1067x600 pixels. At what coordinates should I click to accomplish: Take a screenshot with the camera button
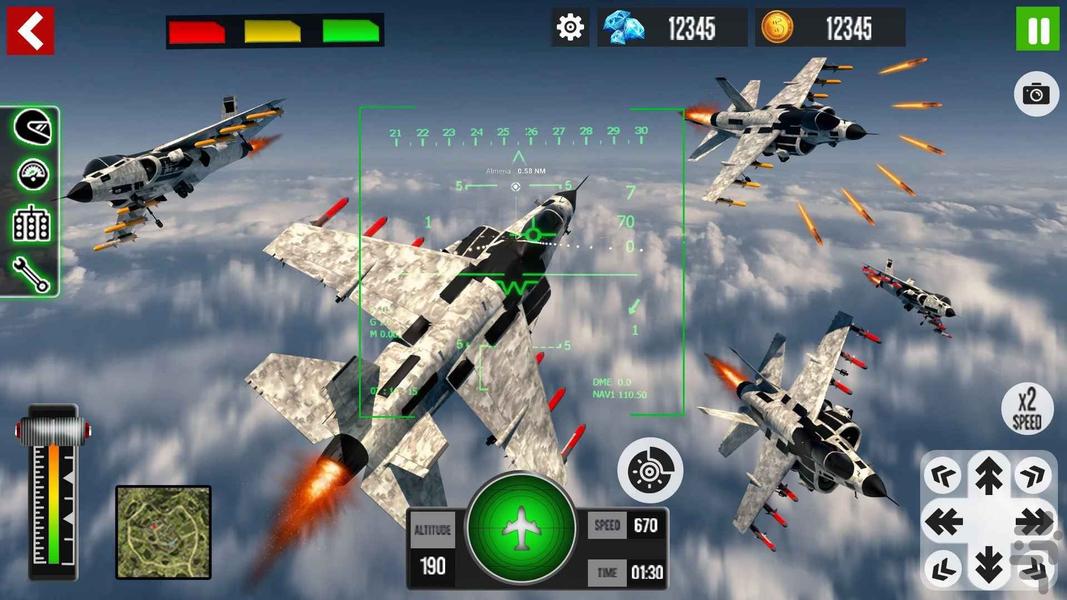(x=1036, y=94)
